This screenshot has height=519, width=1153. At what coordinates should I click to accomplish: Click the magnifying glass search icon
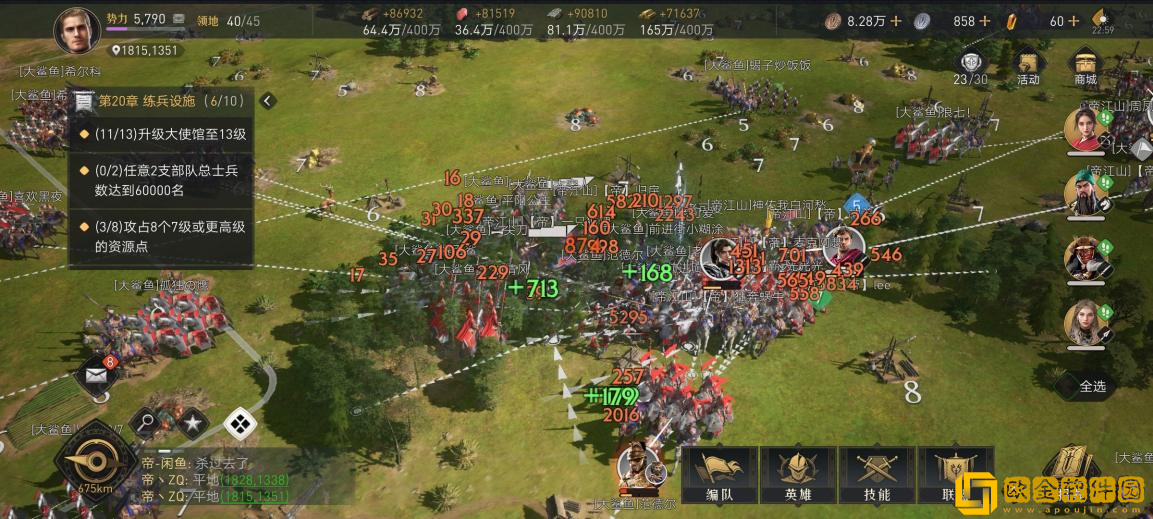tap(146, 424)
